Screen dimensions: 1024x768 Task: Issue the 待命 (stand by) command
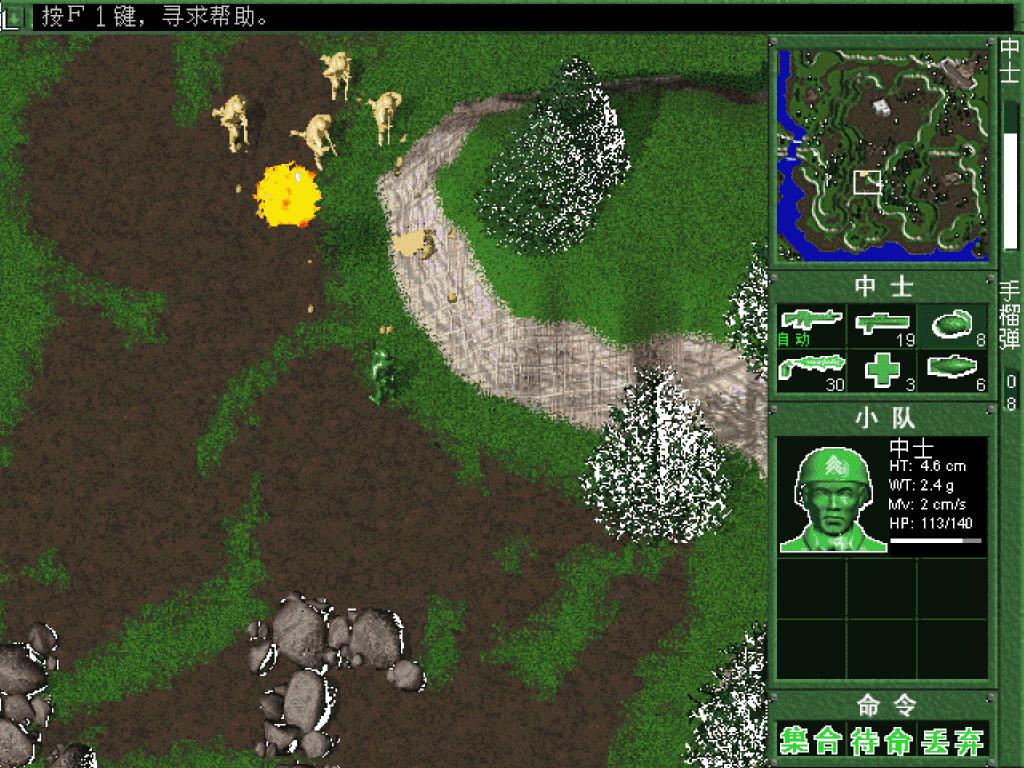[882, 741]
